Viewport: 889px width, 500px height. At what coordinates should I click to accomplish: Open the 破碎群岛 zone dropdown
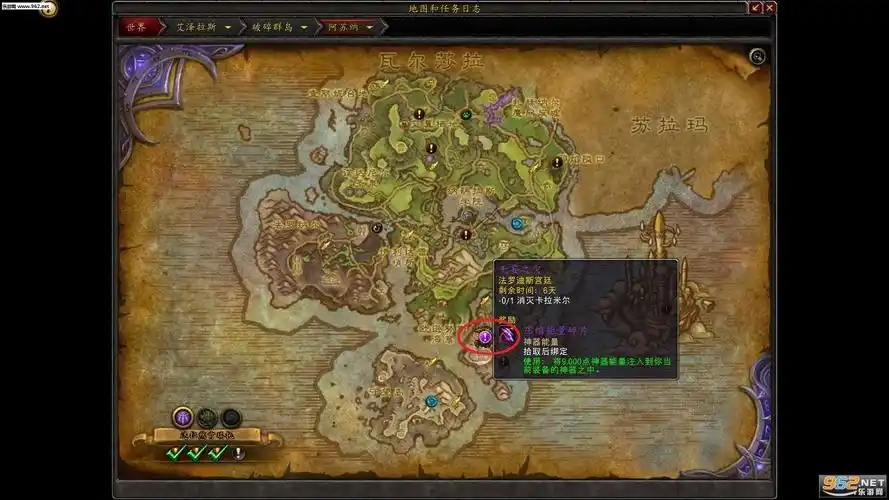[304, 27]
